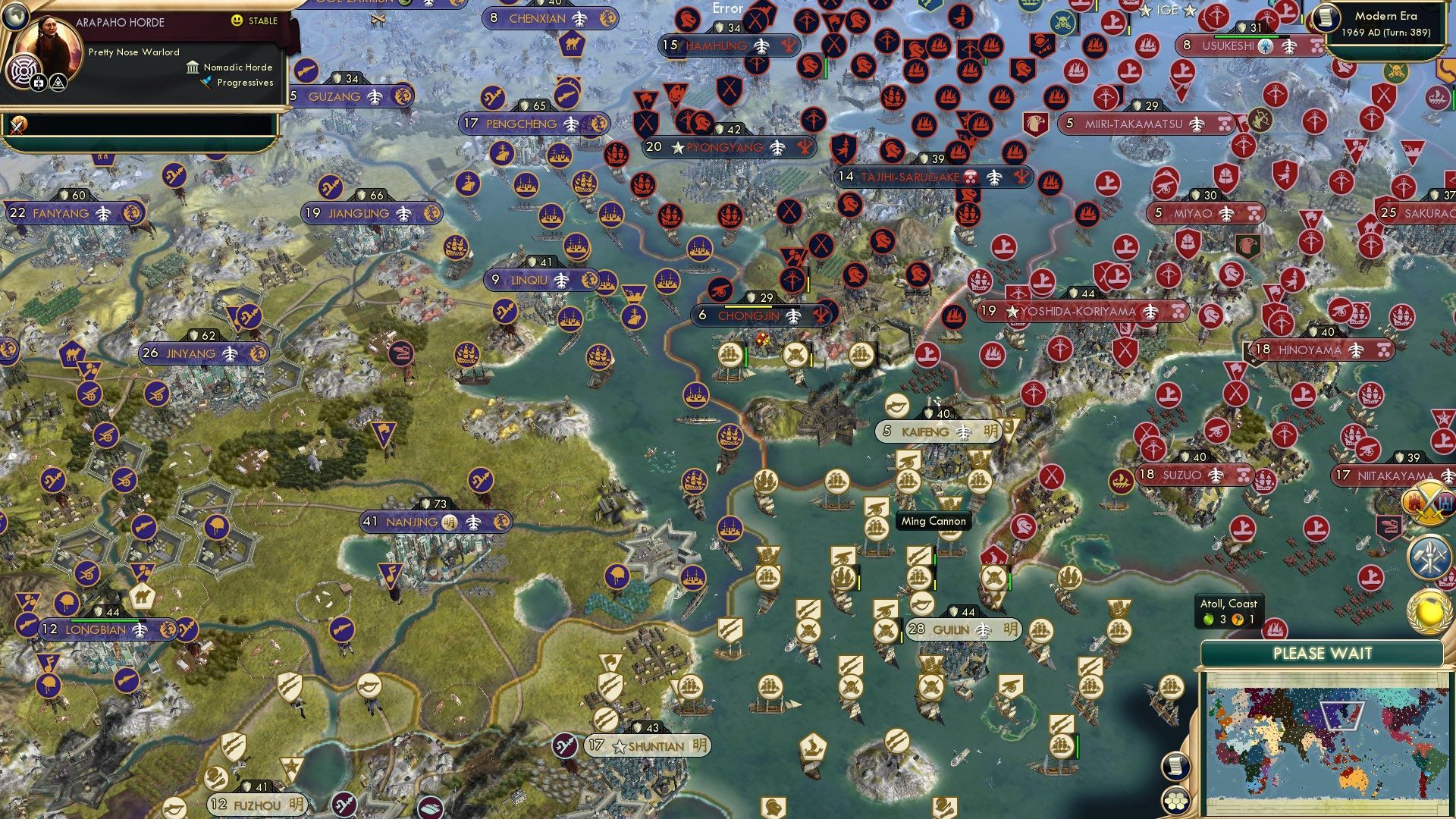
Task: Click the Social Policies hammer-and-torch icon
Action: [x=1429, y=556]
